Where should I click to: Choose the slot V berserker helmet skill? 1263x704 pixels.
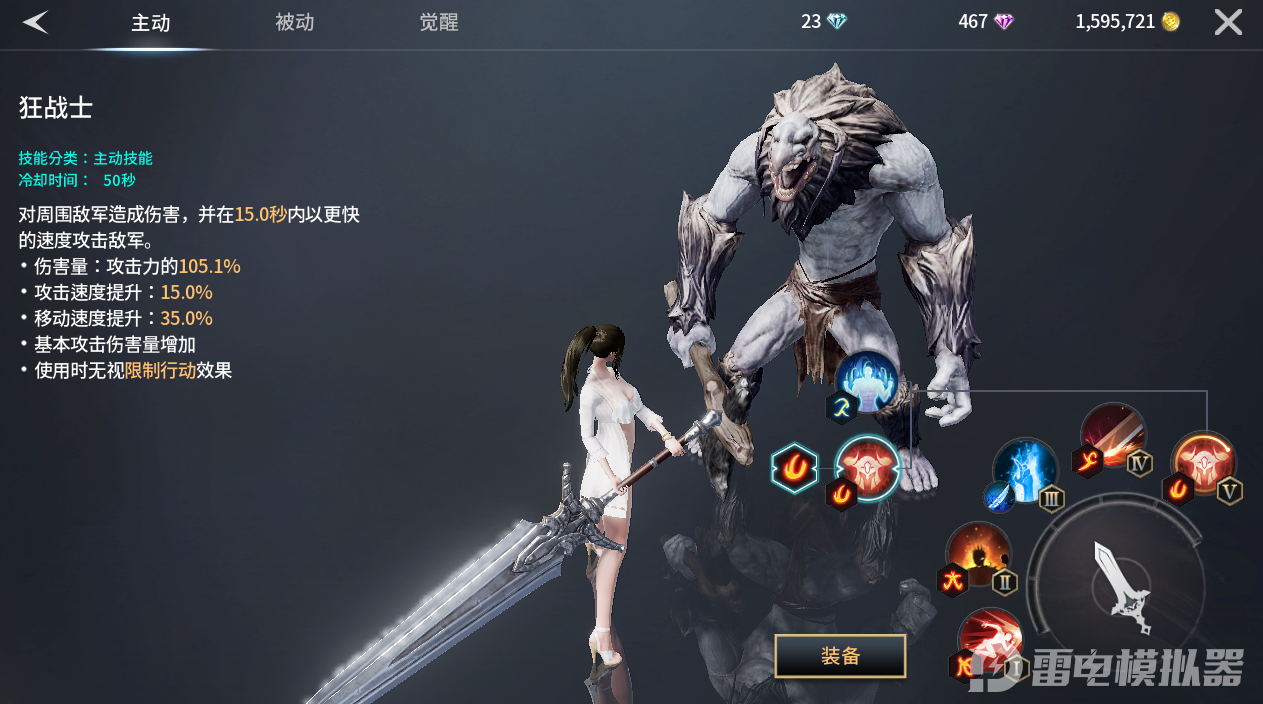(1203, 463)
